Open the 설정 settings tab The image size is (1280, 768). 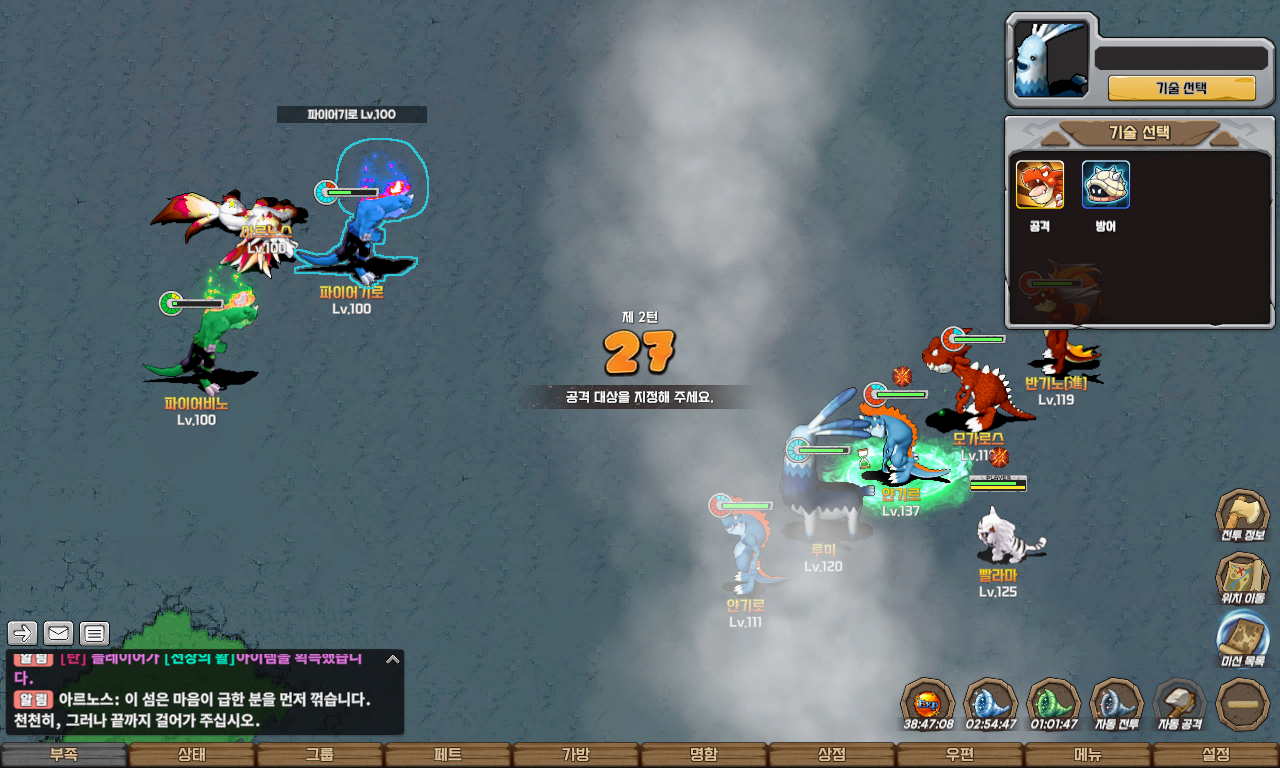coord(1216,755)
